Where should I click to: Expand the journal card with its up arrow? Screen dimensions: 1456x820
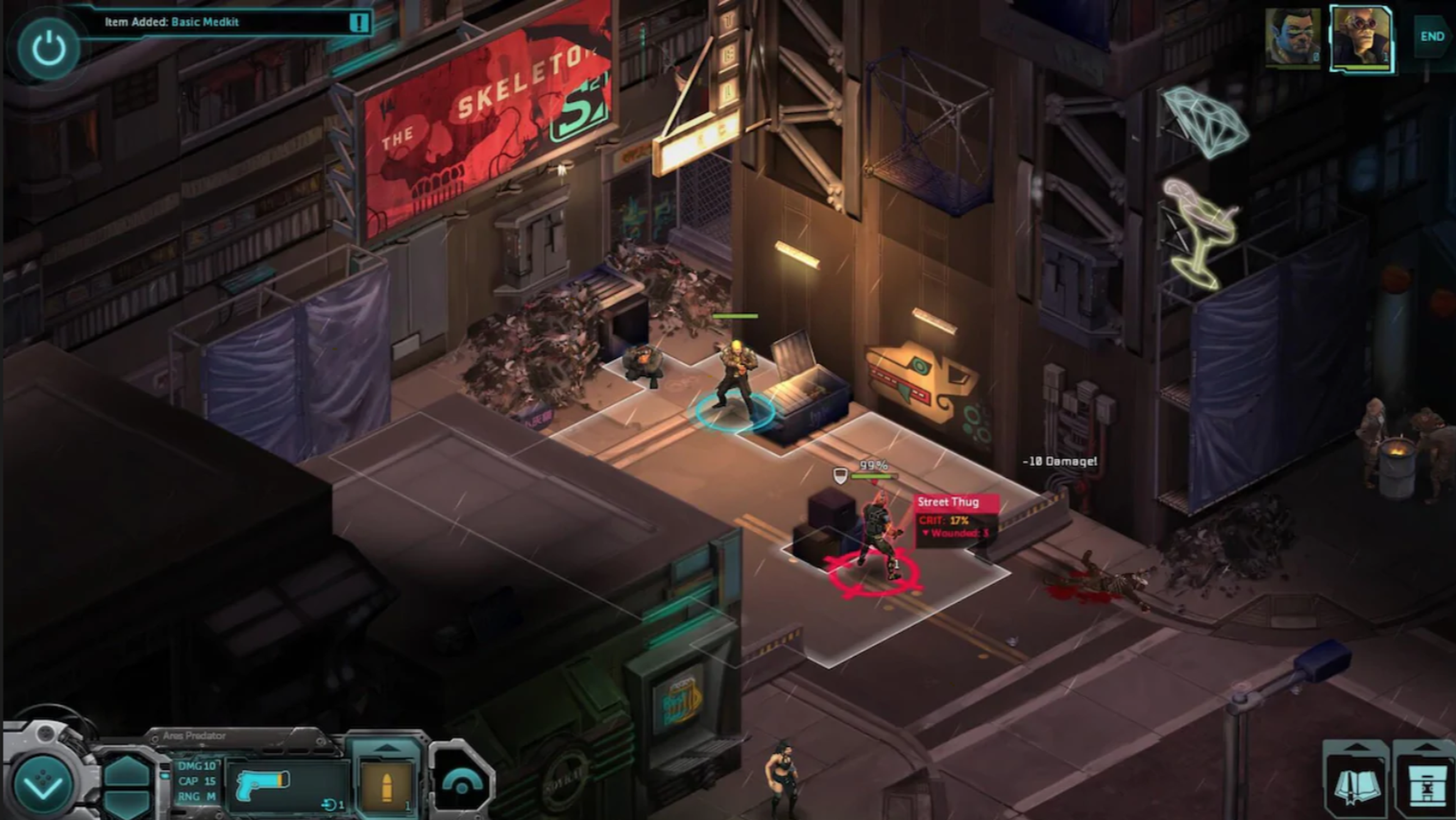pyautogui.click(x=1357, y=747)
